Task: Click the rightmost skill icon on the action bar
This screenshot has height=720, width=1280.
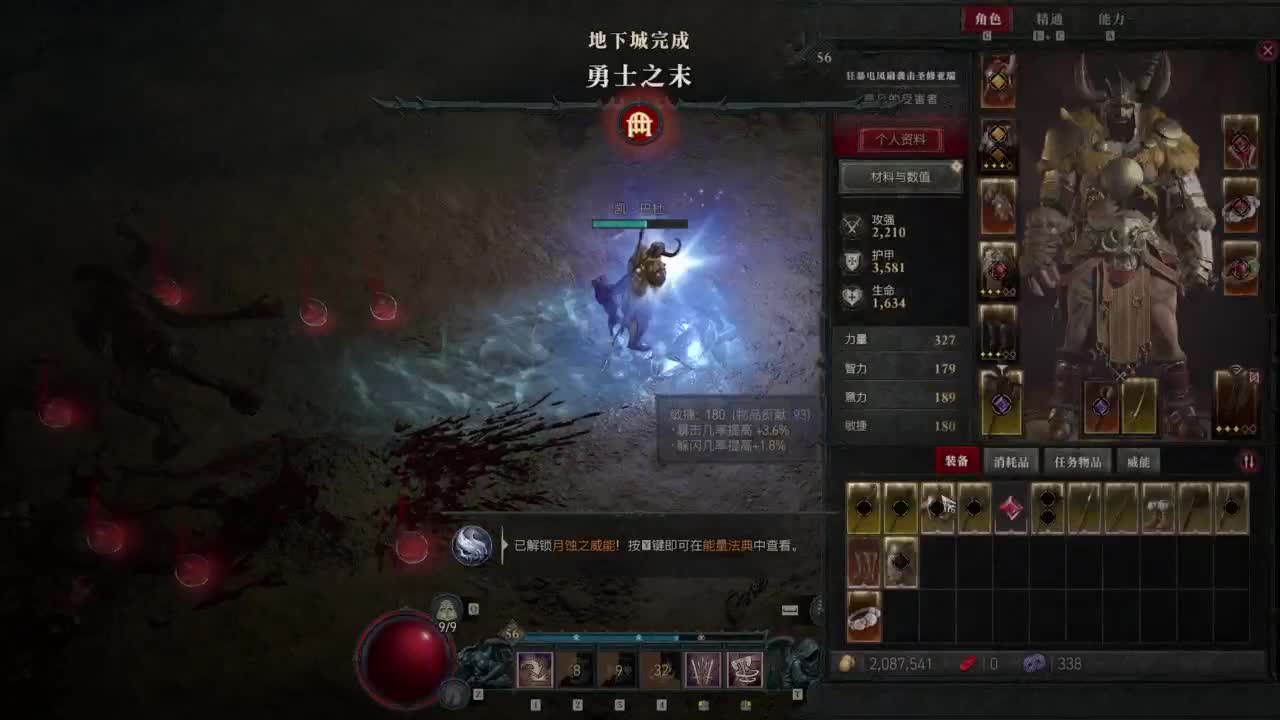Action: click(x=747, y=670)
